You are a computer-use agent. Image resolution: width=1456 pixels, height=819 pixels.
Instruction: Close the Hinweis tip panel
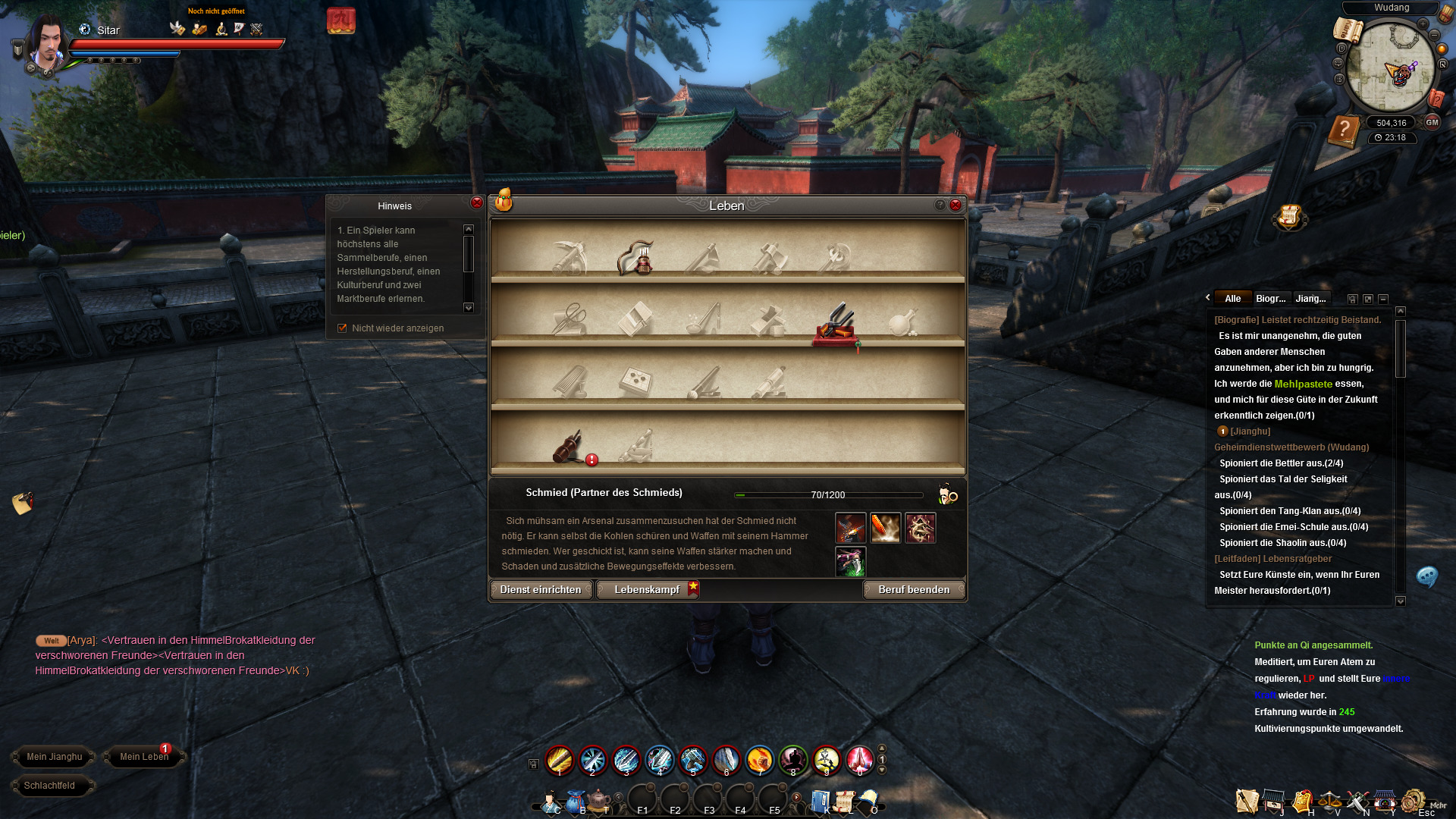tap(476, 203)
